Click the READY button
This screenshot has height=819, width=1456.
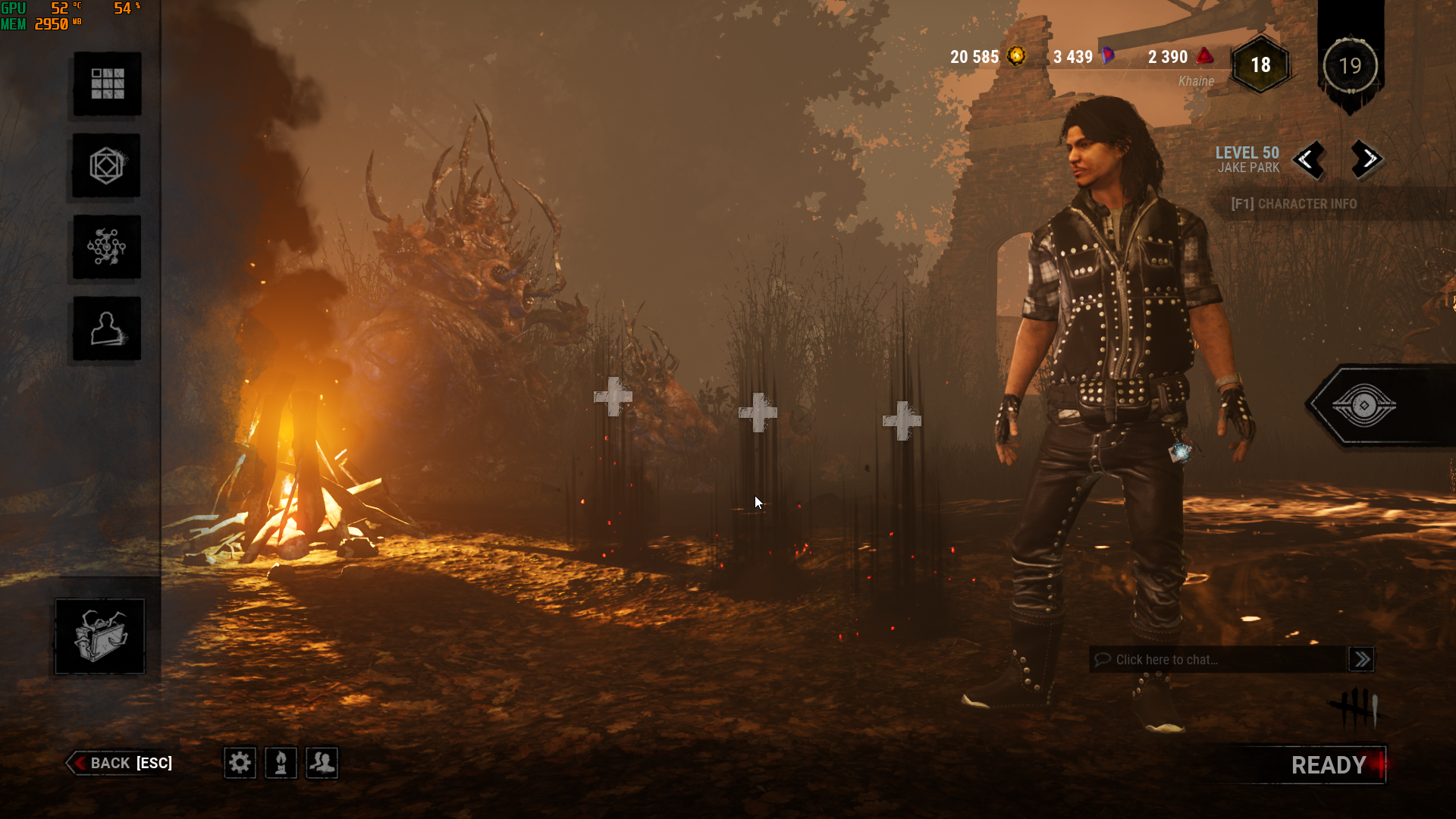tap(1329, 765)
